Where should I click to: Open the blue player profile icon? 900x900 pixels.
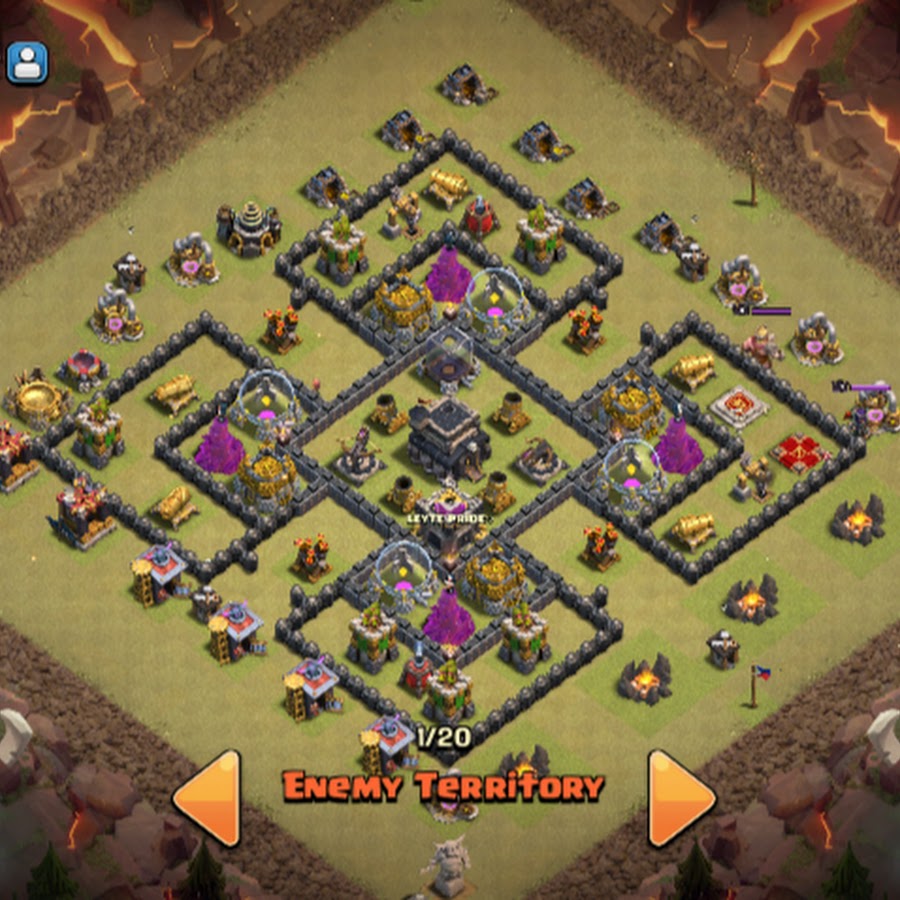(27, 62)
